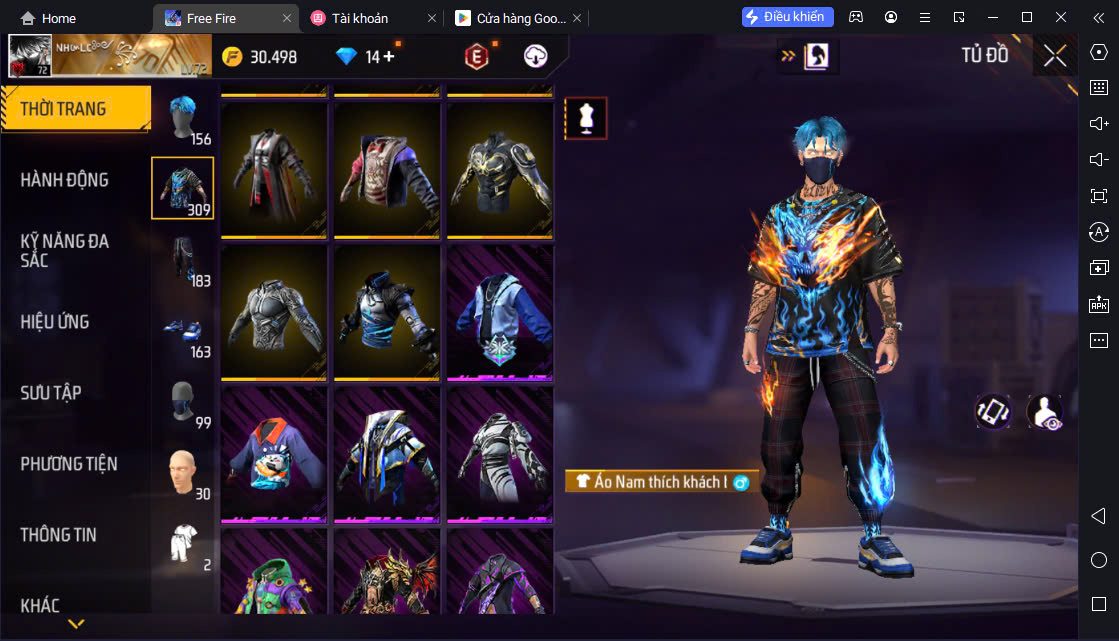
Task: Pick the face mask subcategory icon
Action: (x=182, y=401)
